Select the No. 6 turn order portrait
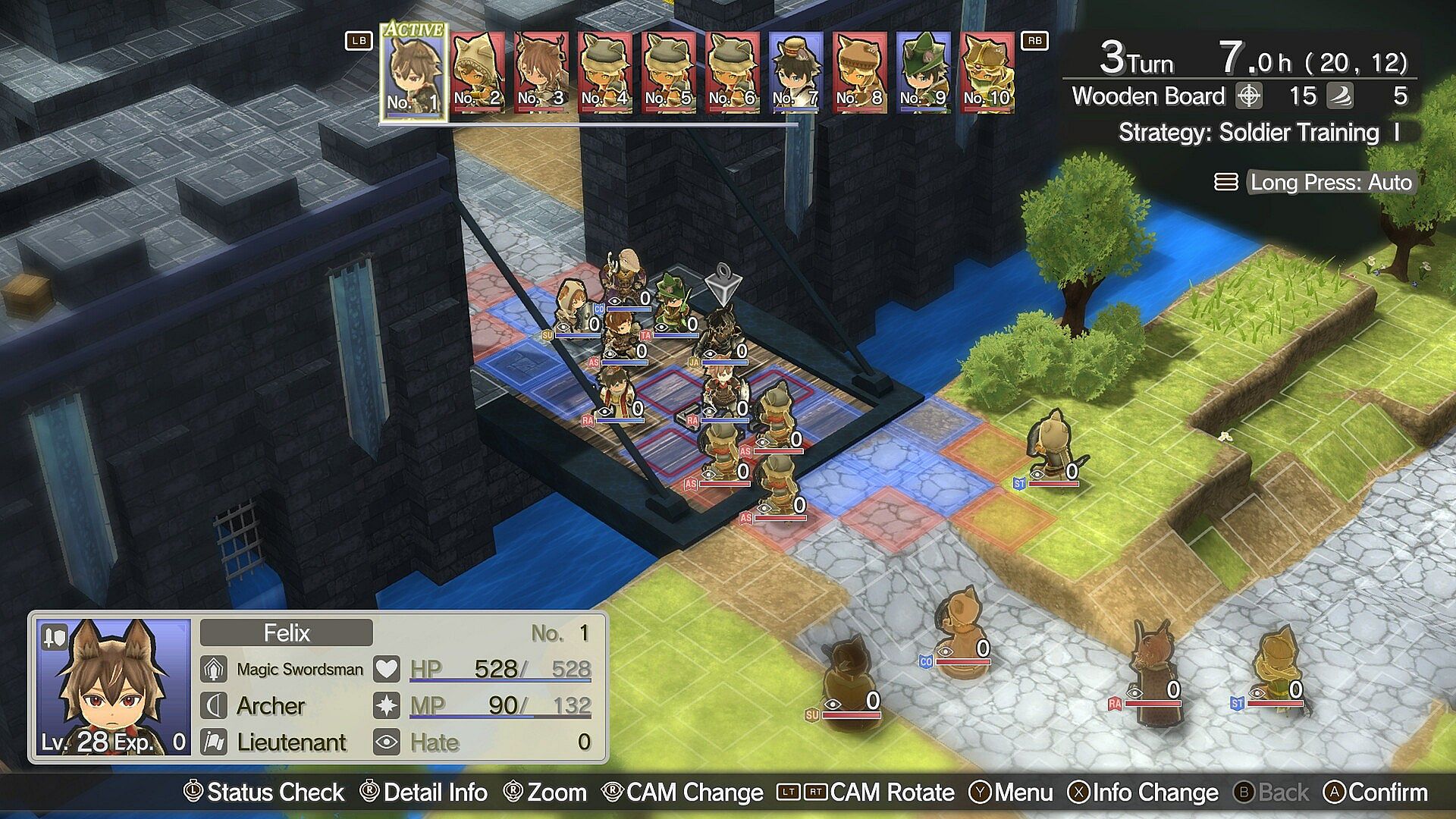1456x819 pixels. (733, 73)
